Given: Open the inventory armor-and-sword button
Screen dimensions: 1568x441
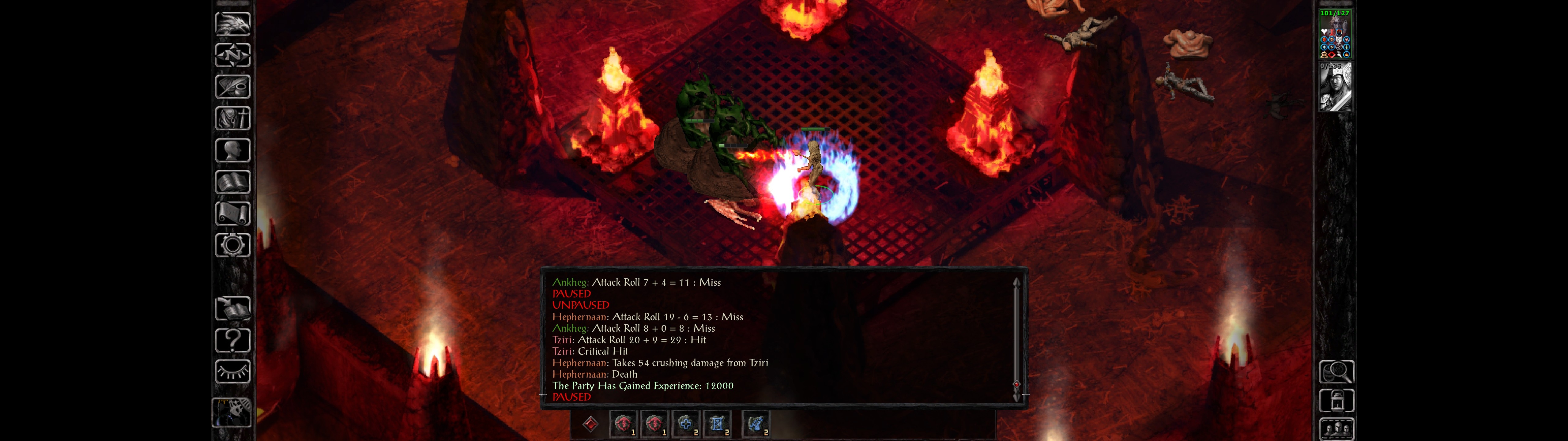Looking at the screenshot, I should coord(232,118).
